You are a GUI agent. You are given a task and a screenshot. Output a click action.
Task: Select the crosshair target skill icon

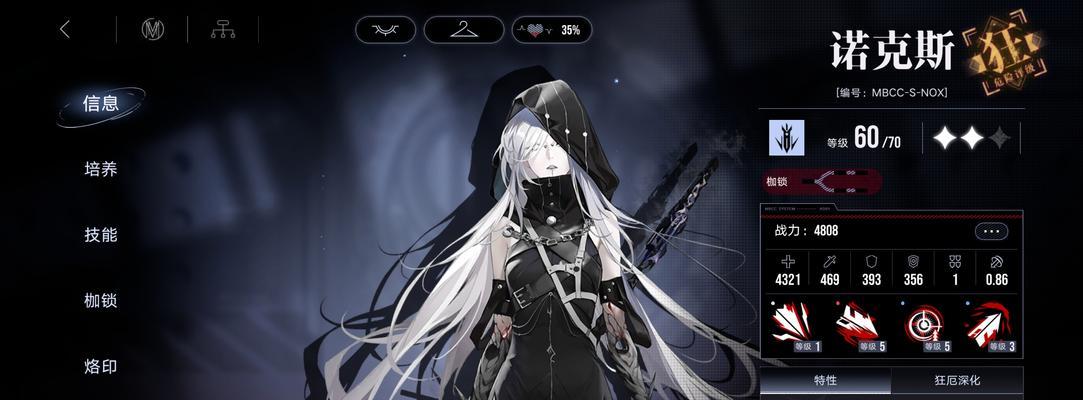[x=925, y=327]
